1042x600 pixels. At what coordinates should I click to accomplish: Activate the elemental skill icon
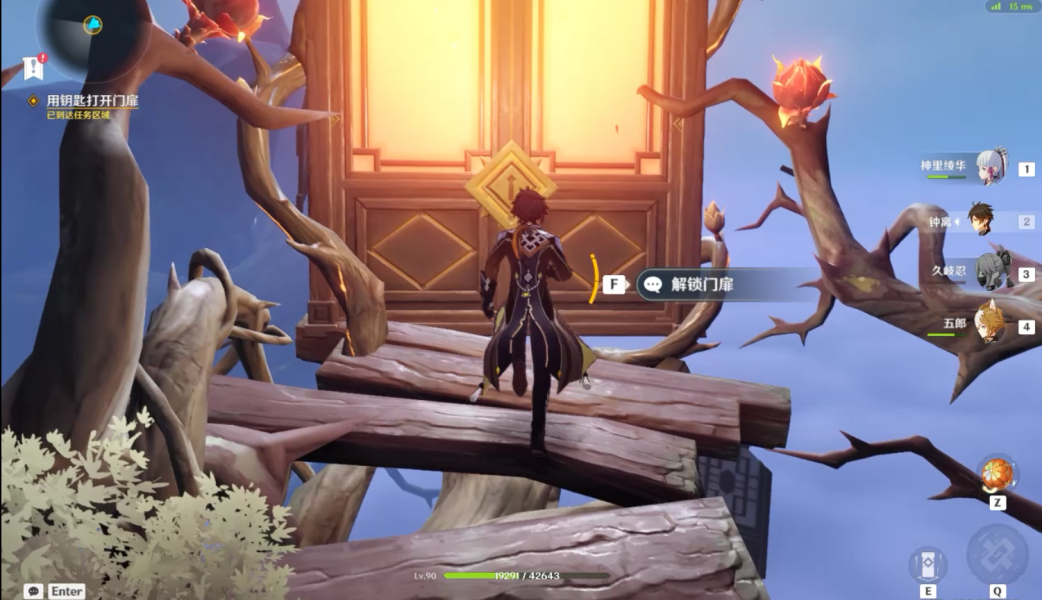927,564
